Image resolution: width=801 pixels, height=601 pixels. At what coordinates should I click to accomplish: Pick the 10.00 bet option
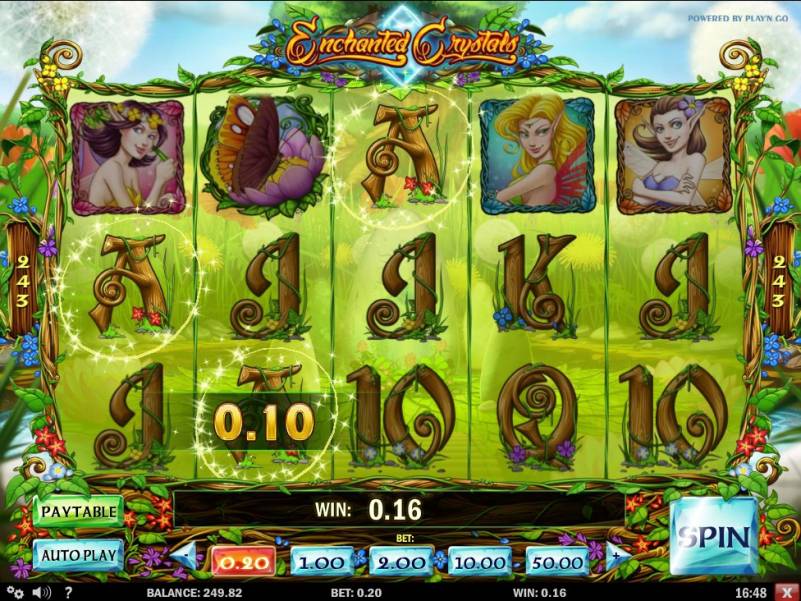click(x=479, y=561)
